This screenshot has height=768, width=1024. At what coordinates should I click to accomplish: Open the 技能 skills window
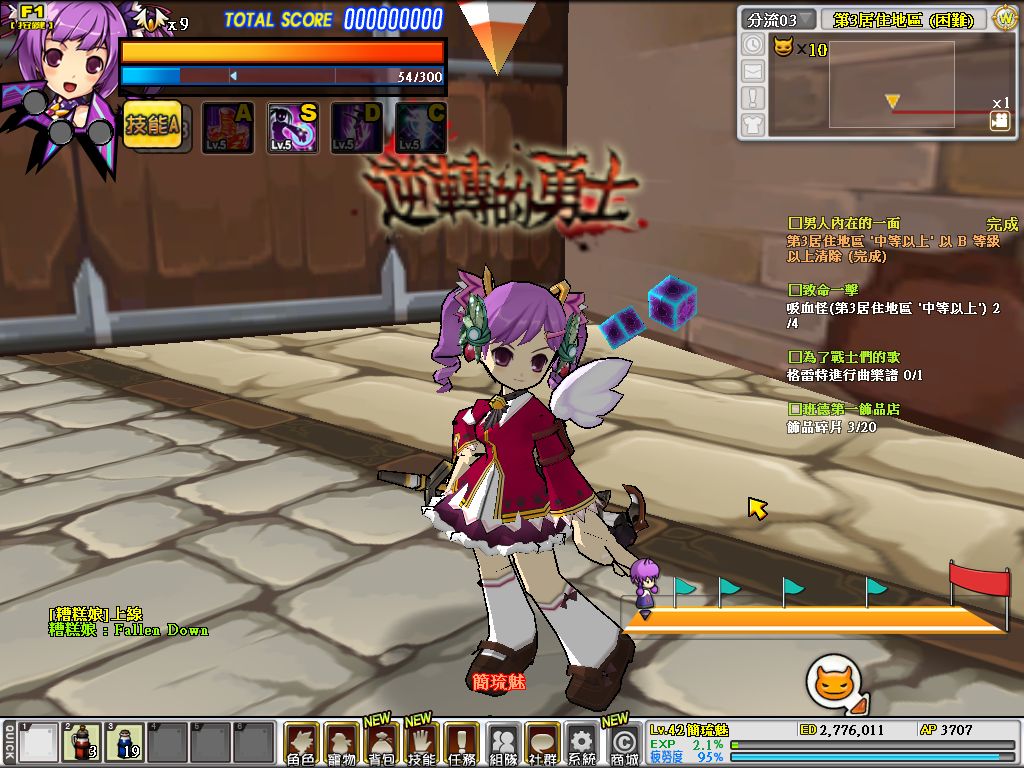[x=421, y=744]
